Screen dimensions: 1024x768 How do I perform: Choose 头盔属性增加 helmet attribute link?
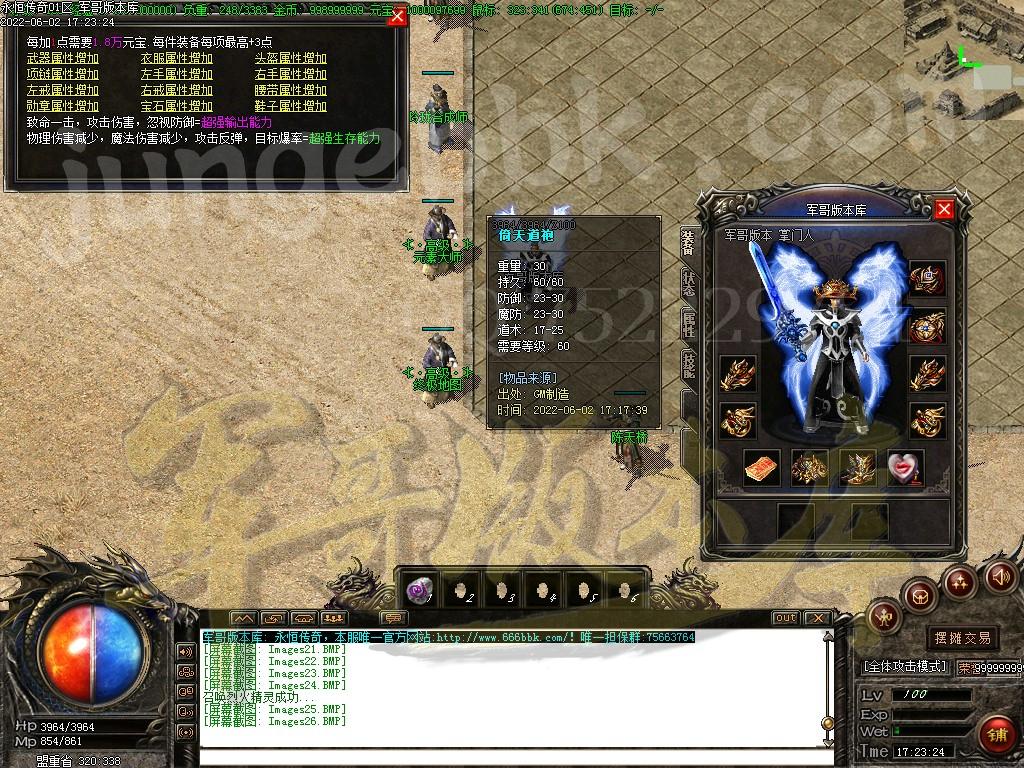(x=291, y=58)
